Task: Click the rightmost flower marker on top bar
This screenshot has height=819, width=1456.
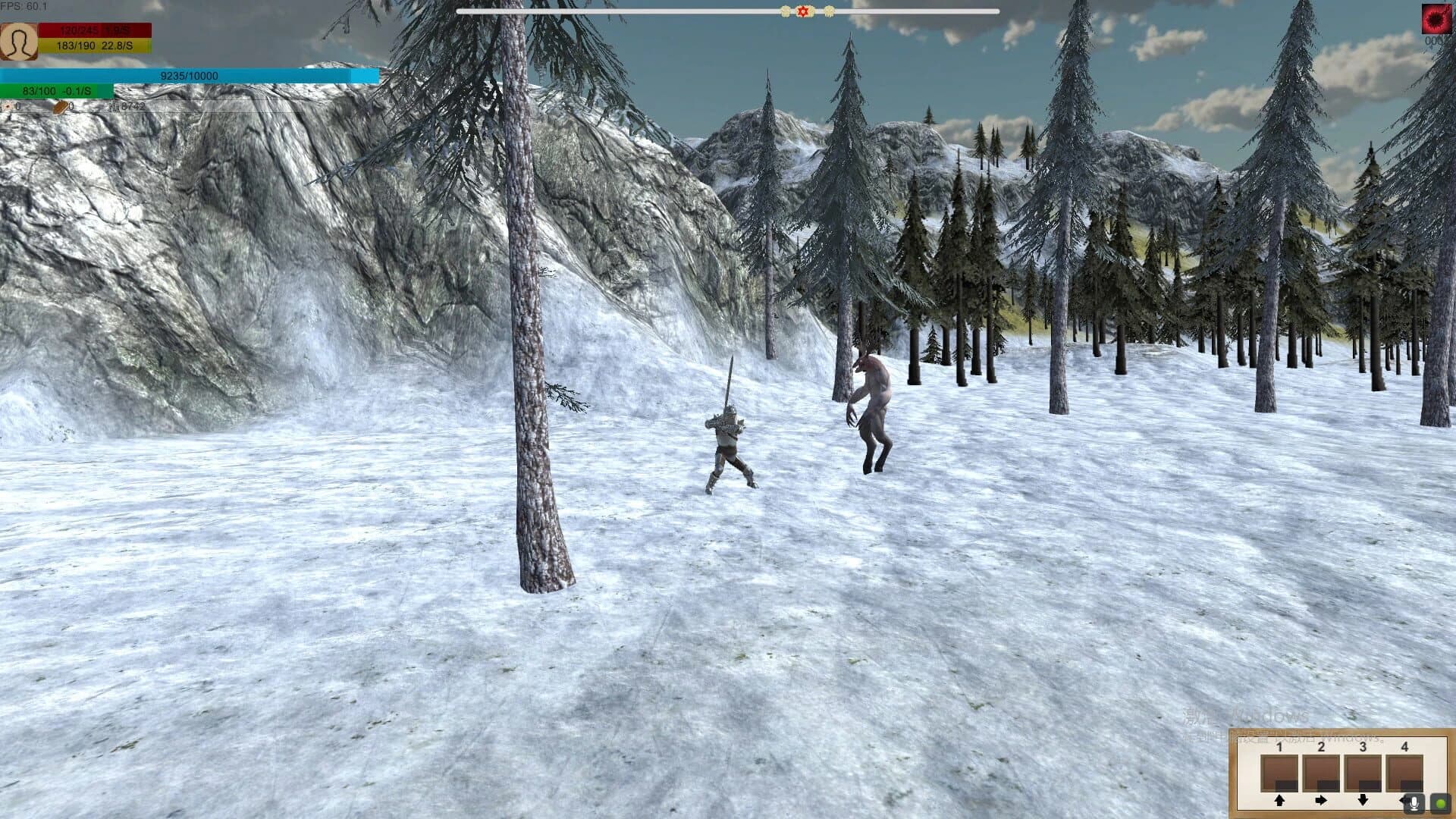Action: tap(832, 12)
